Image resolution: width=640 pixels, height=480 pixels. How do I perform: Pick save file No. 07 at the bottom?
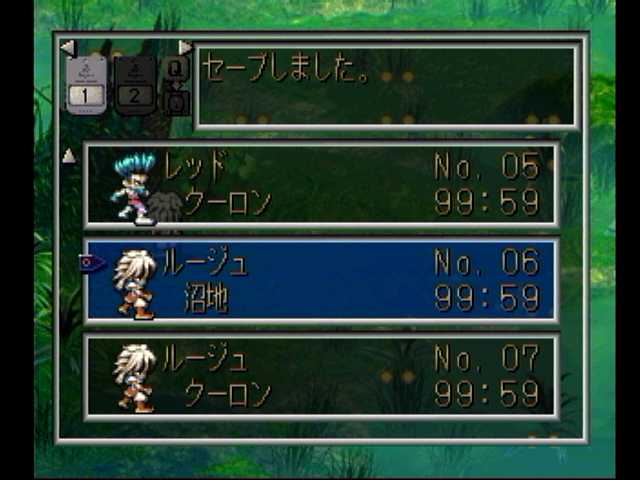(x=320, y=376)
